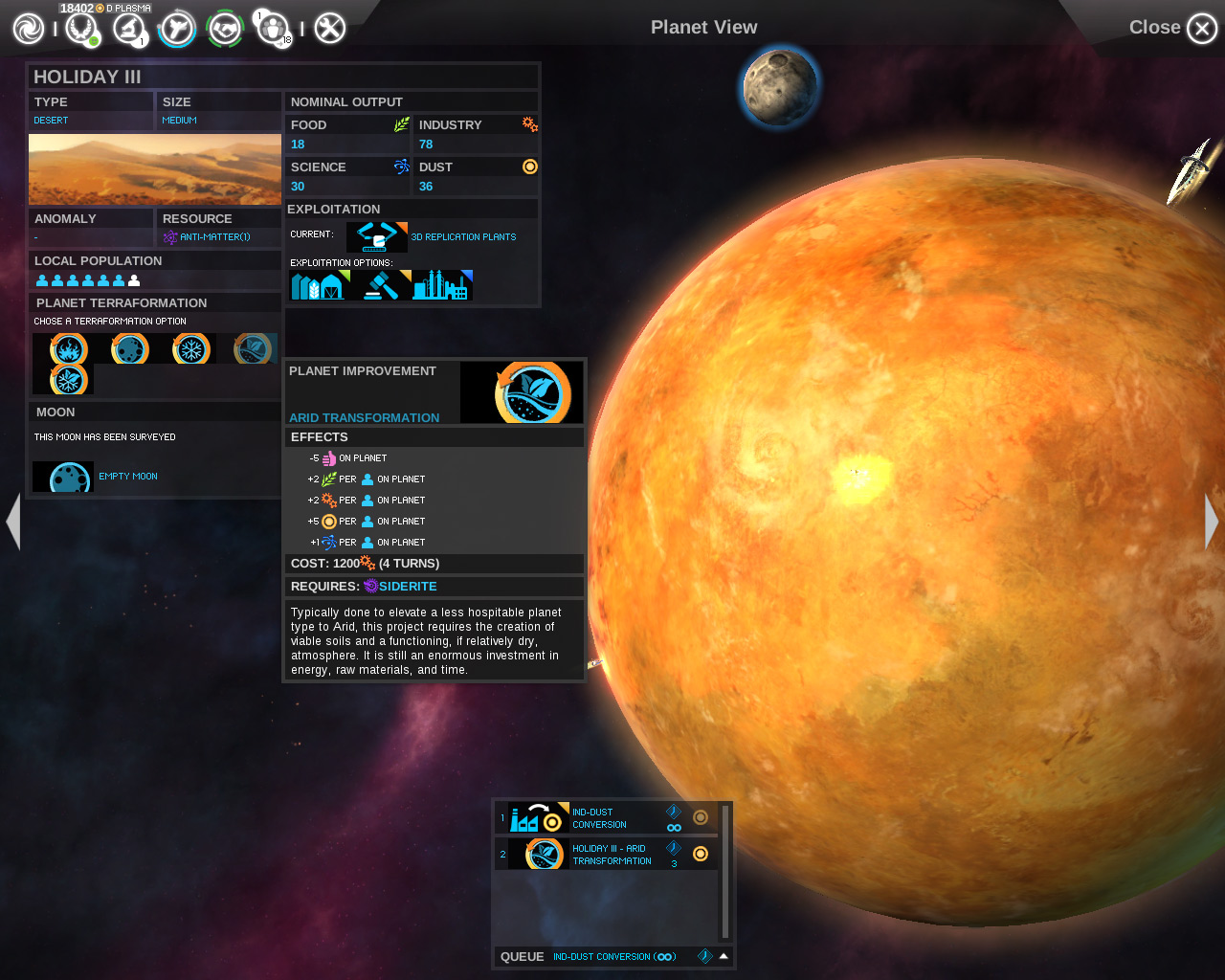The image size is (1225, 980).
Task: Go to the next planet arrow
Action: (1212, 522)
